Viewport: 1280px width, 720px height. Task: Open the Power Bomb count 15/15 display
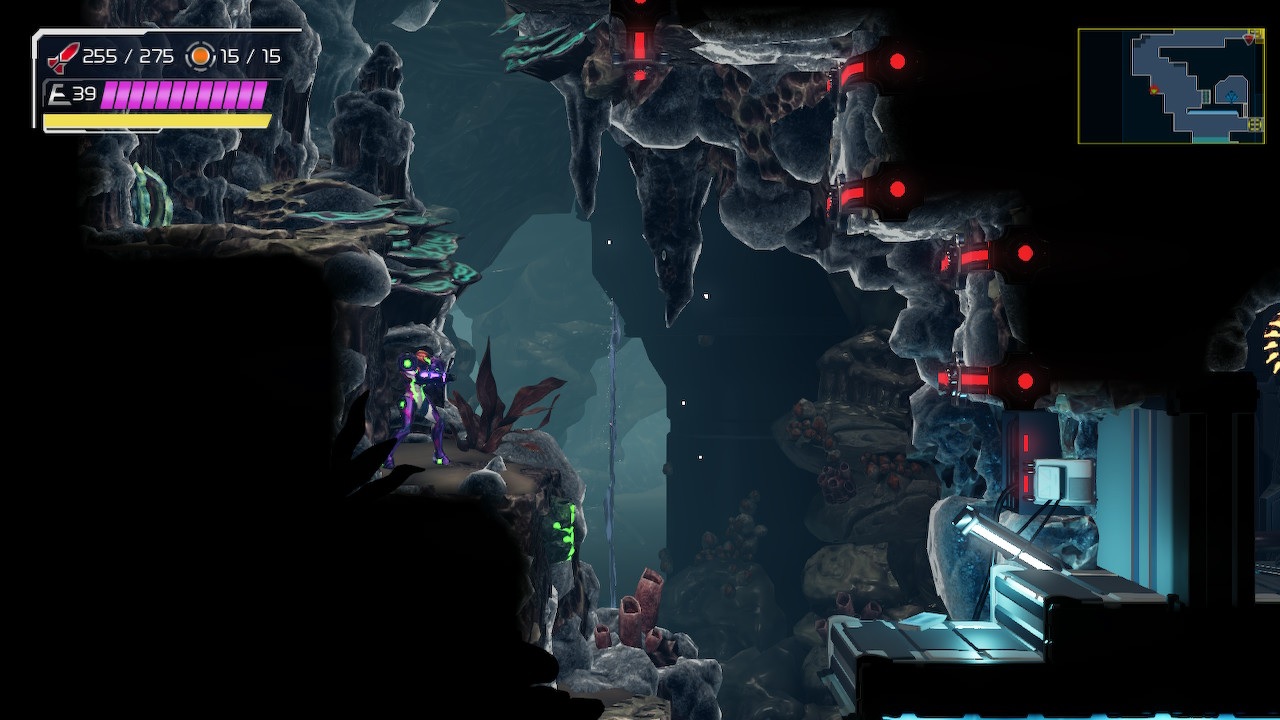250,55
